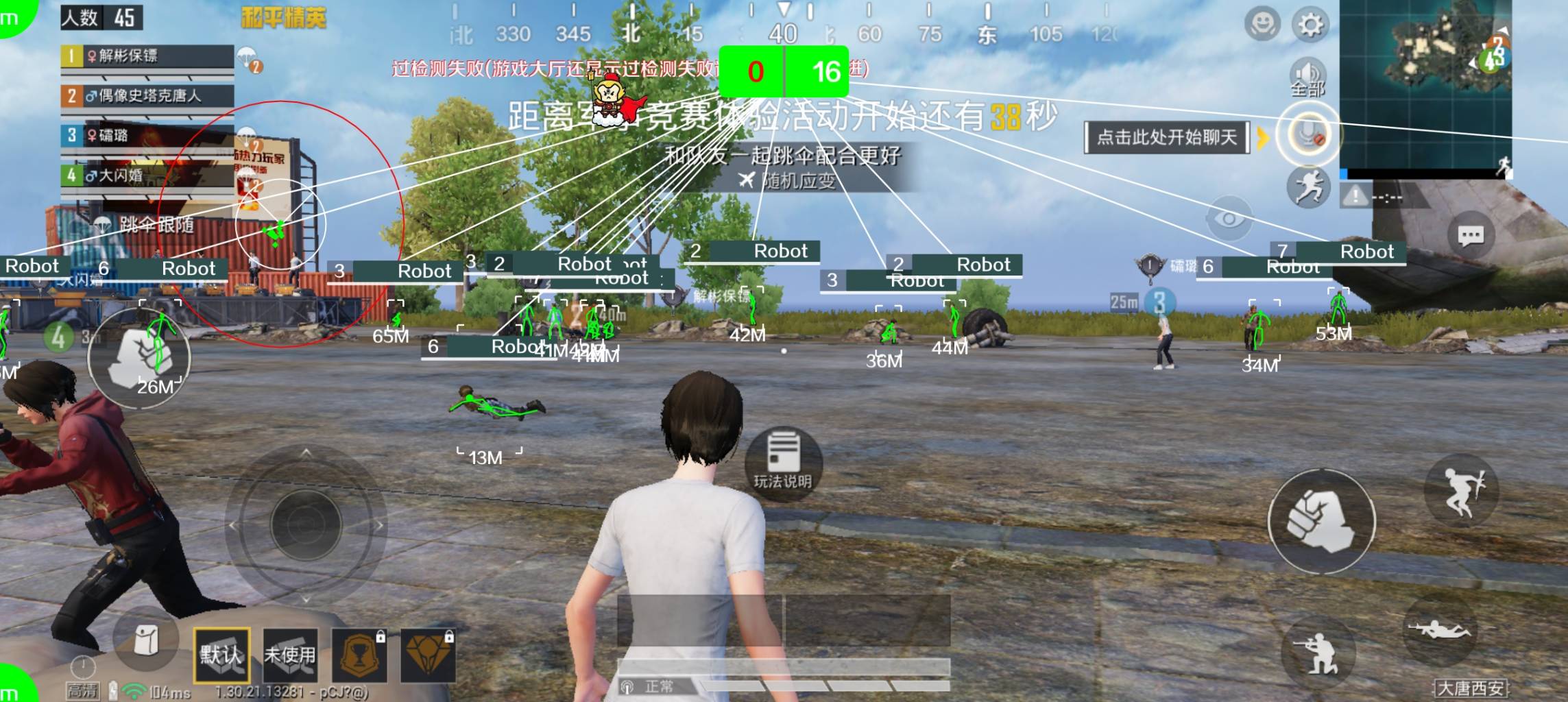
Task: Open the emoji emote button
Action: coord(1262,25)
